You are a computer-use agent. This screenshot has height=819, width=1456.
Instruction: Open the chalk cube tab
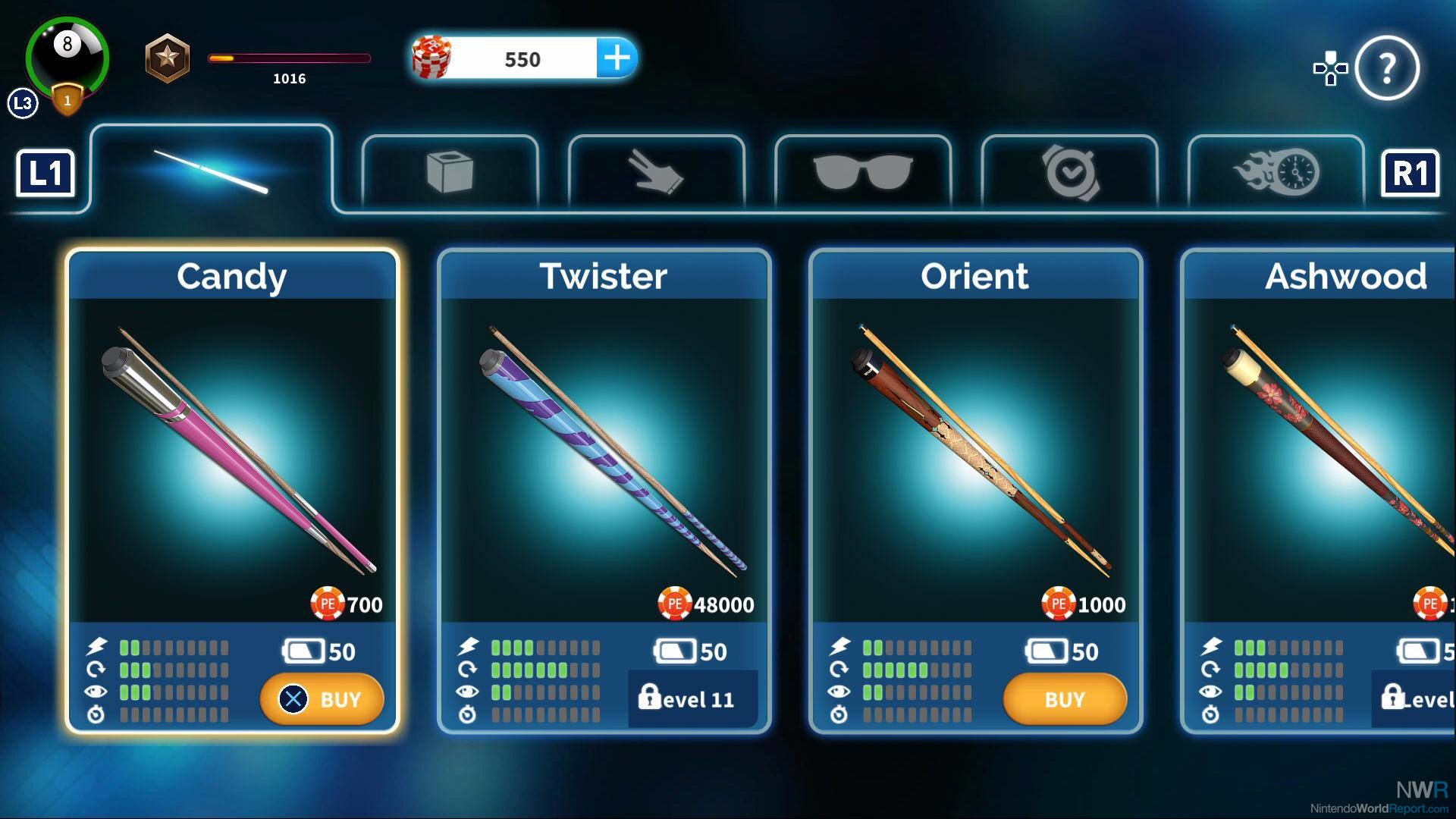(x=450, y=173)
